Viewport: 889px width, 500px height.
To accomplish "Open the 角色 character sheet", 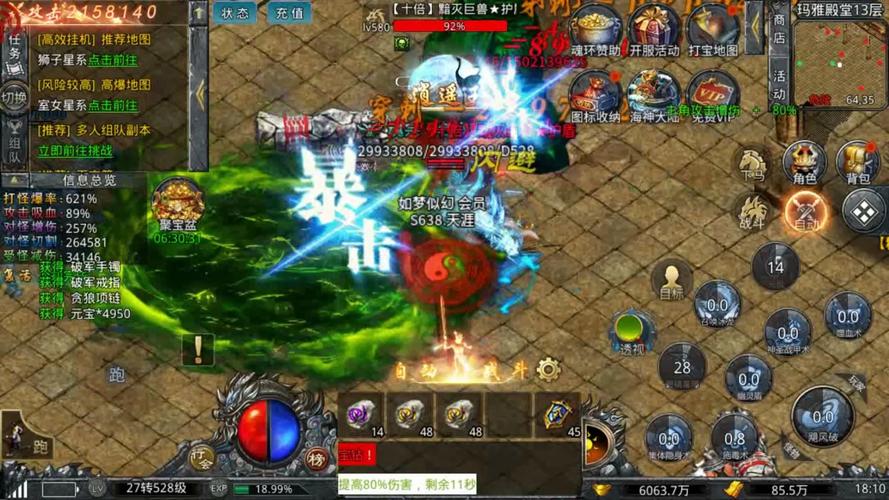I will 804,164.
